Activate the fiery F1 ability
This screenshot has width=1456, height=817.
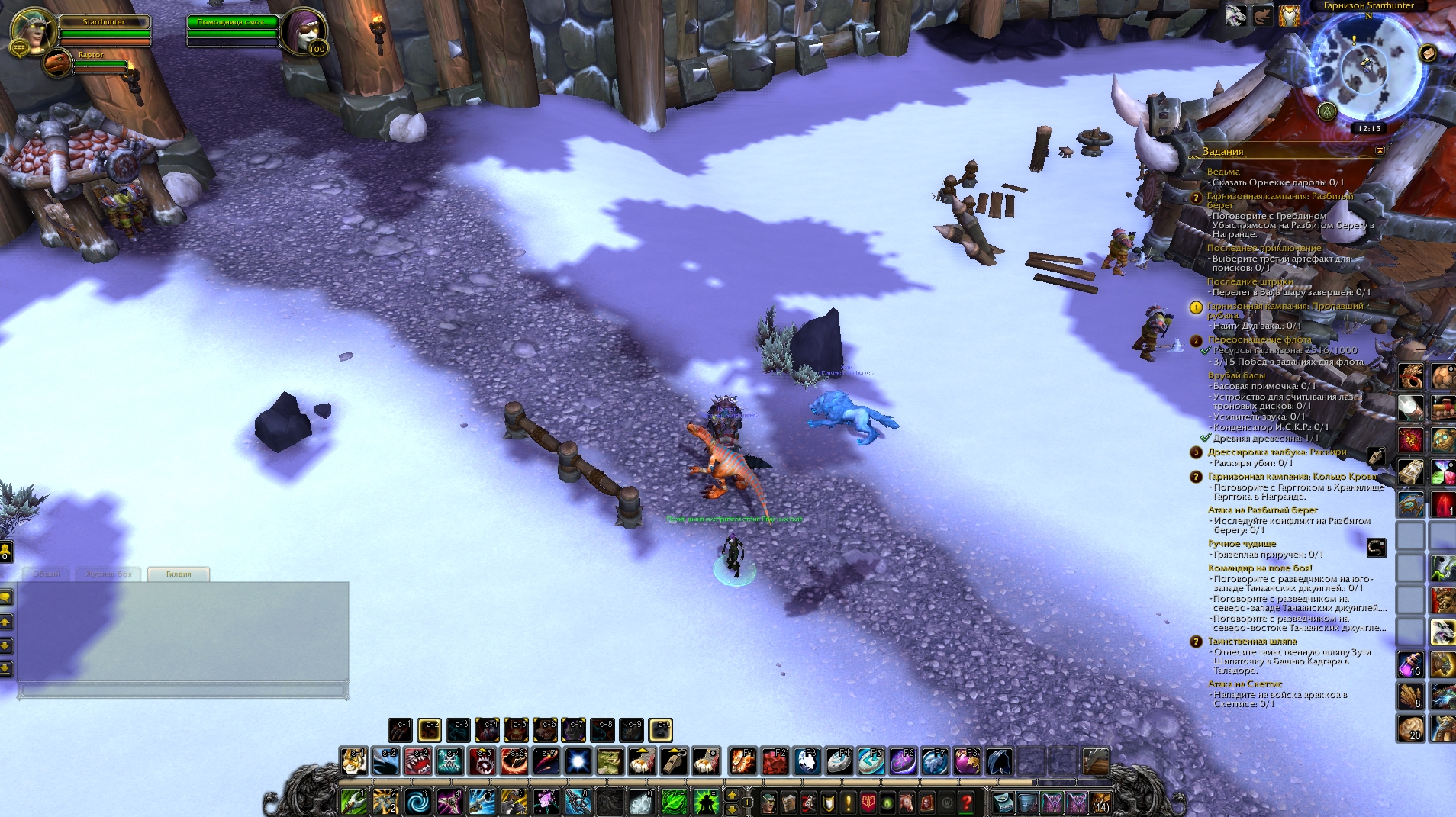[x=742, y=761]
